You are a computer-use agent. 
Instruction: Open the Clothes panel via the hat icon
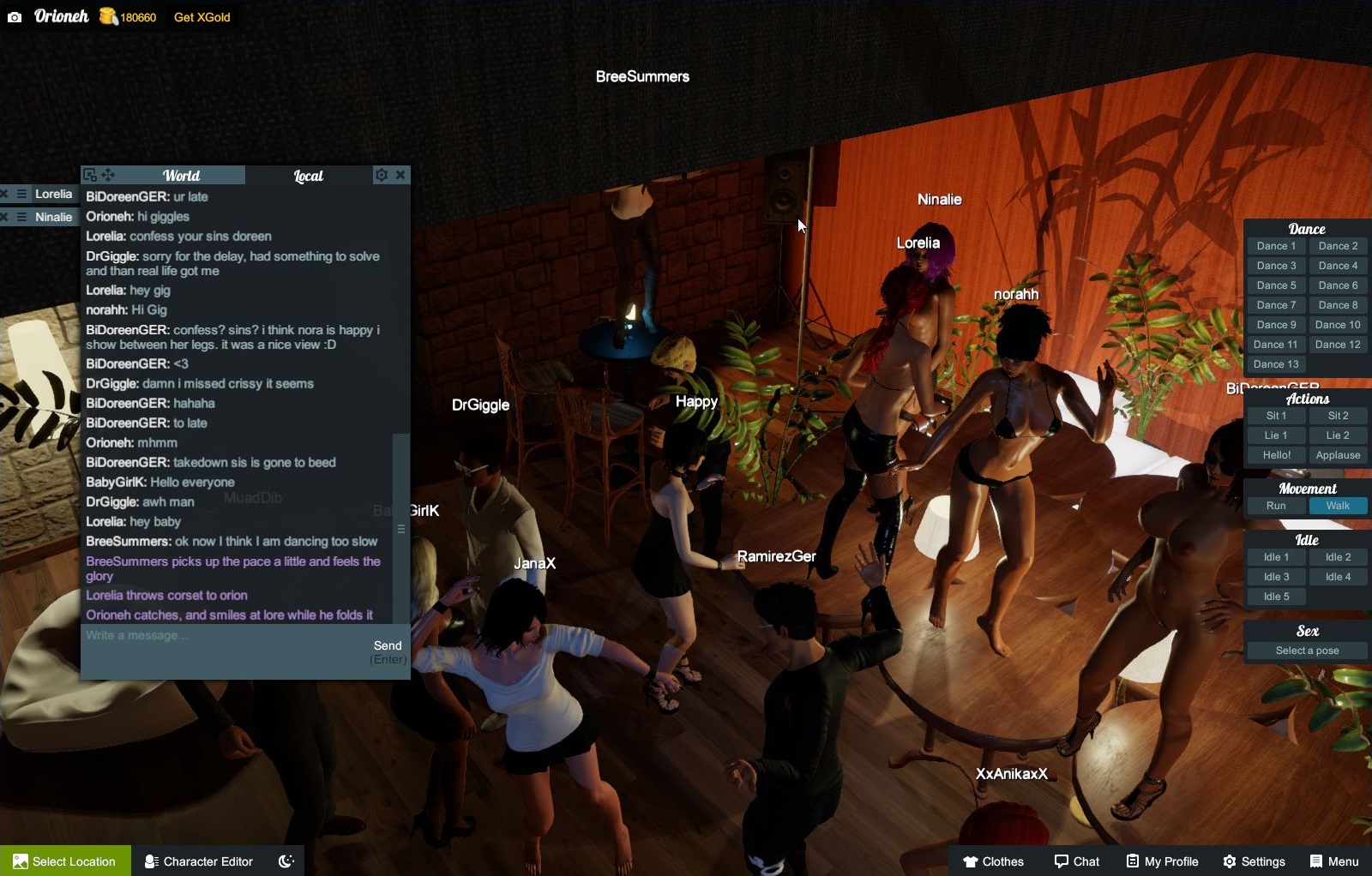coord(995,861)
